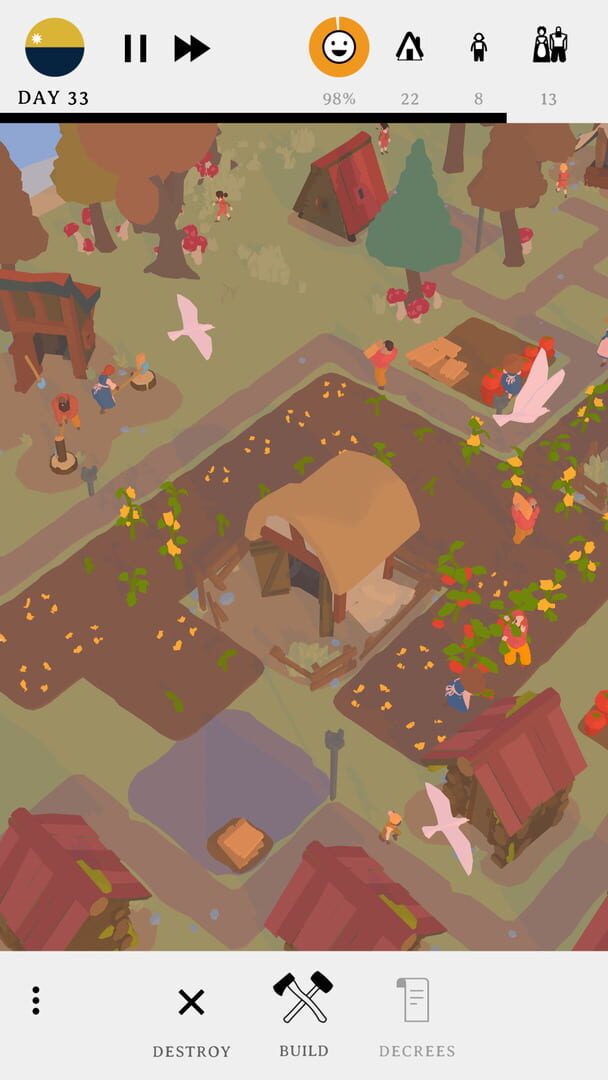Viewport: 608px width, 1080px height.
Task: View the housing tent count
Action: click(x=409, y=47)
